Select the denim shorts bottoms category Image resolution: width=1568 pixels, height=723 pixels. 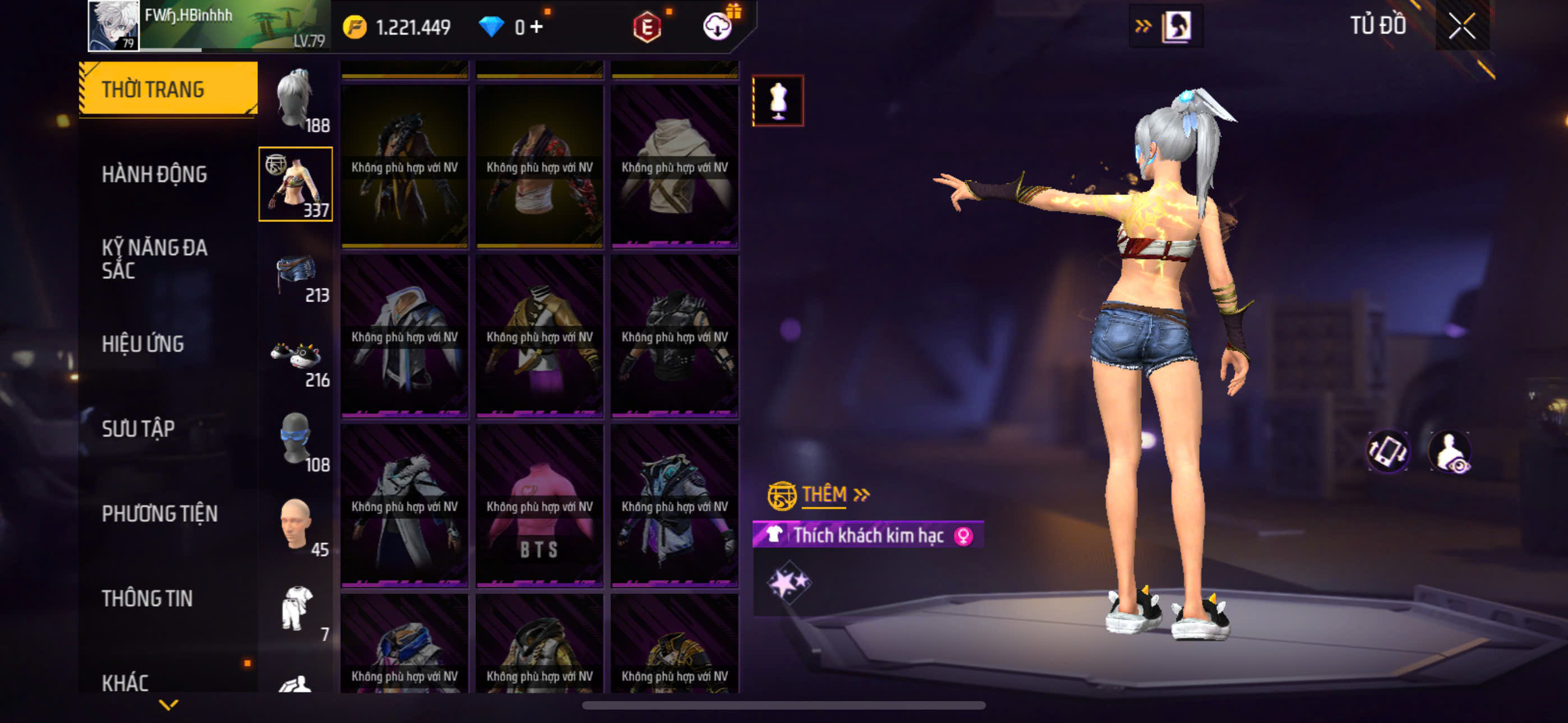pos(296,275)
